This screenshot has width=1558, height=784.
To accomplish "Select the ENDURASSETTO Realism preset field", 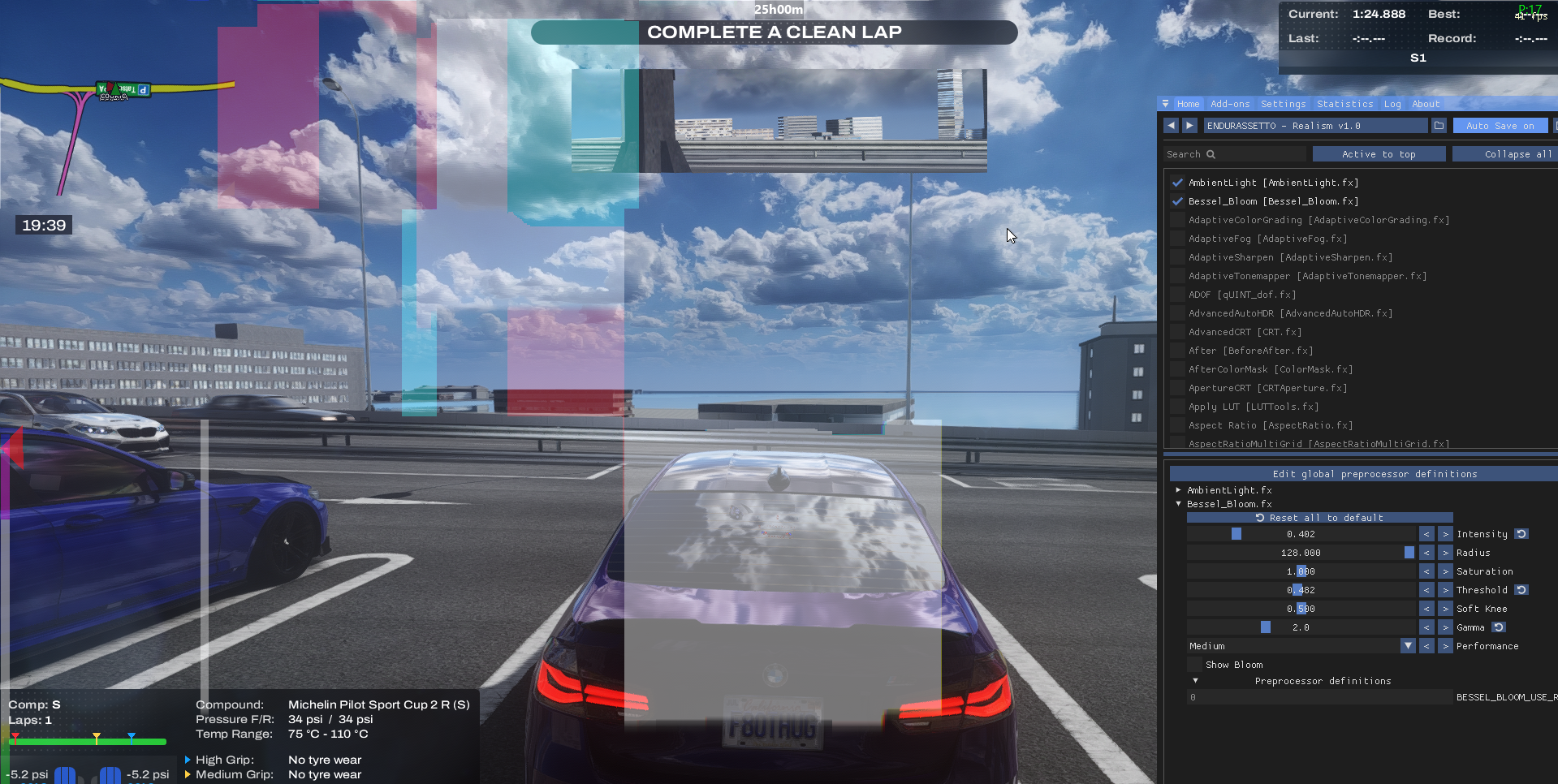I will coord(1314,126).
